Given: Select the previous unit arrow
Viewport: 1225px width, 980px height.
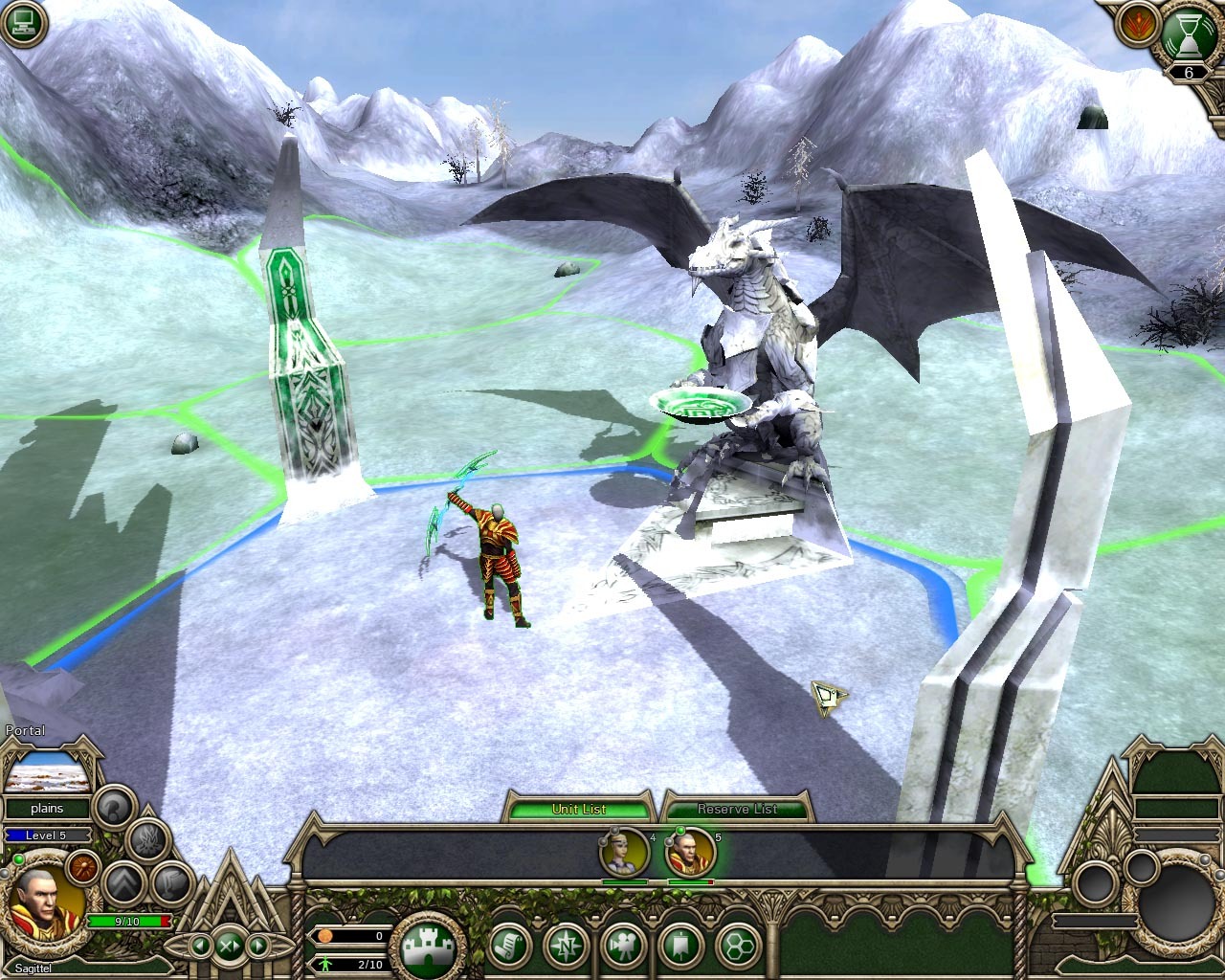Looking at the screenshot, I should pos(201,946).
